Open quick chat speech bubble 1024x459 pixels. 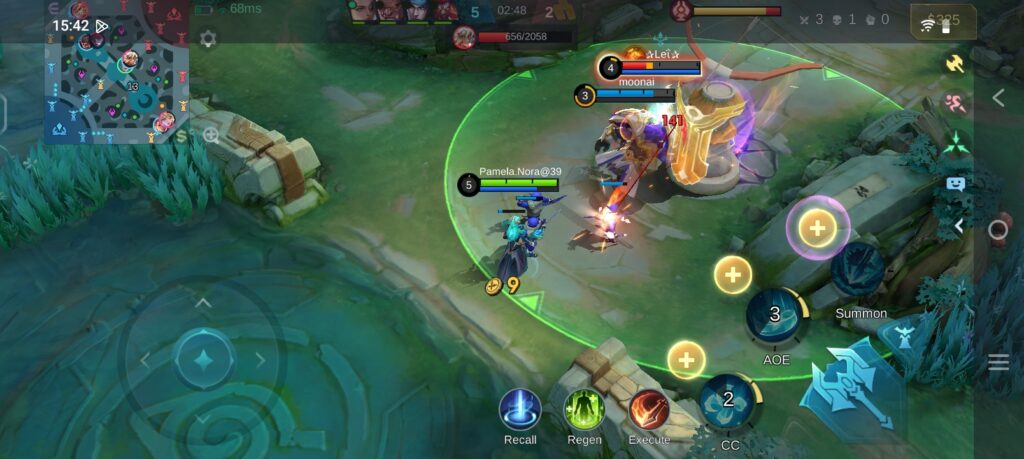pos(955,184)
